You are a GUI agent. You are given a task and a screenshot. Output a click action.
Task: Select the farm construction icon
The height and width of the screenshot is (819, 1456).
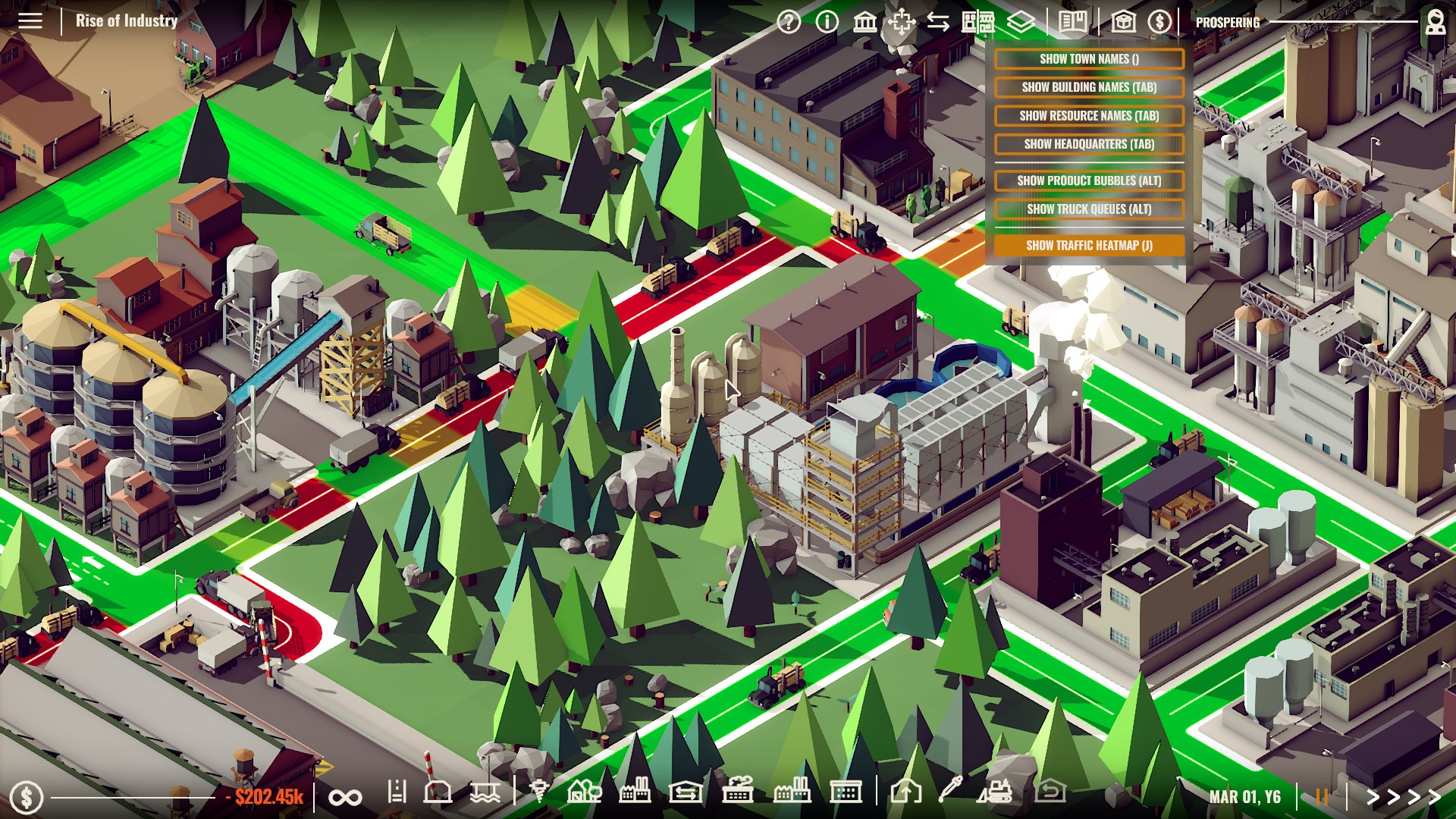[x=585, y=795]
